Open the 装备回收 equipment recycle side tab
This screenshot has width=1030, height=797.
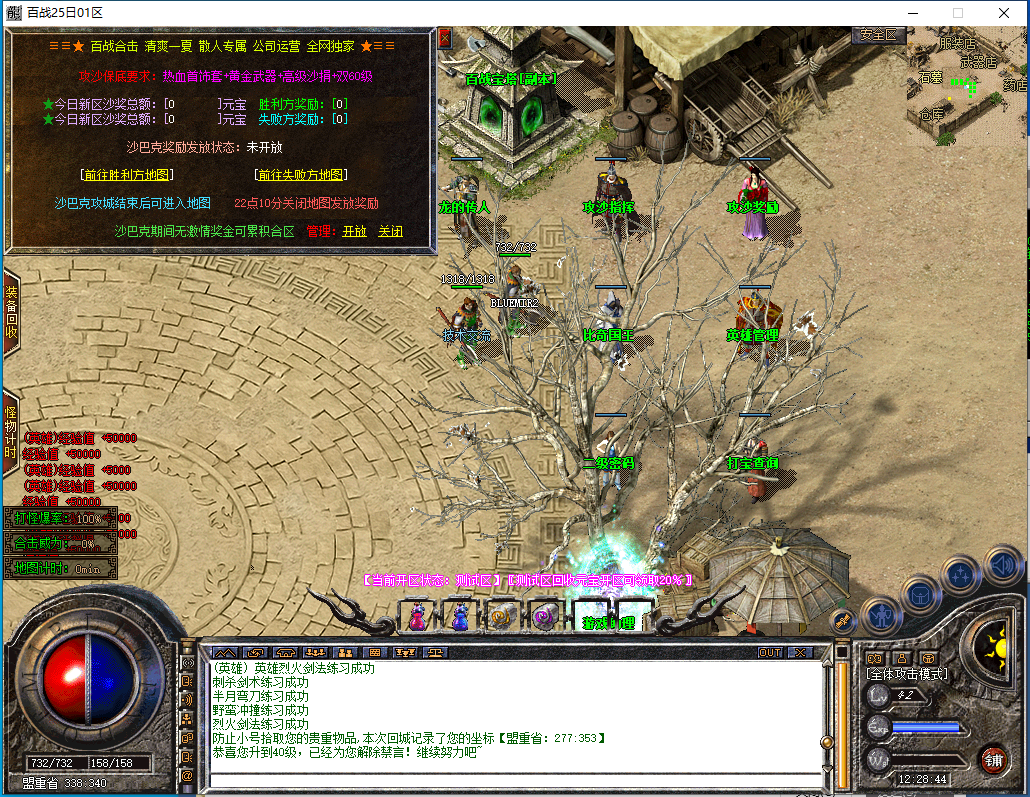[11, 312]
